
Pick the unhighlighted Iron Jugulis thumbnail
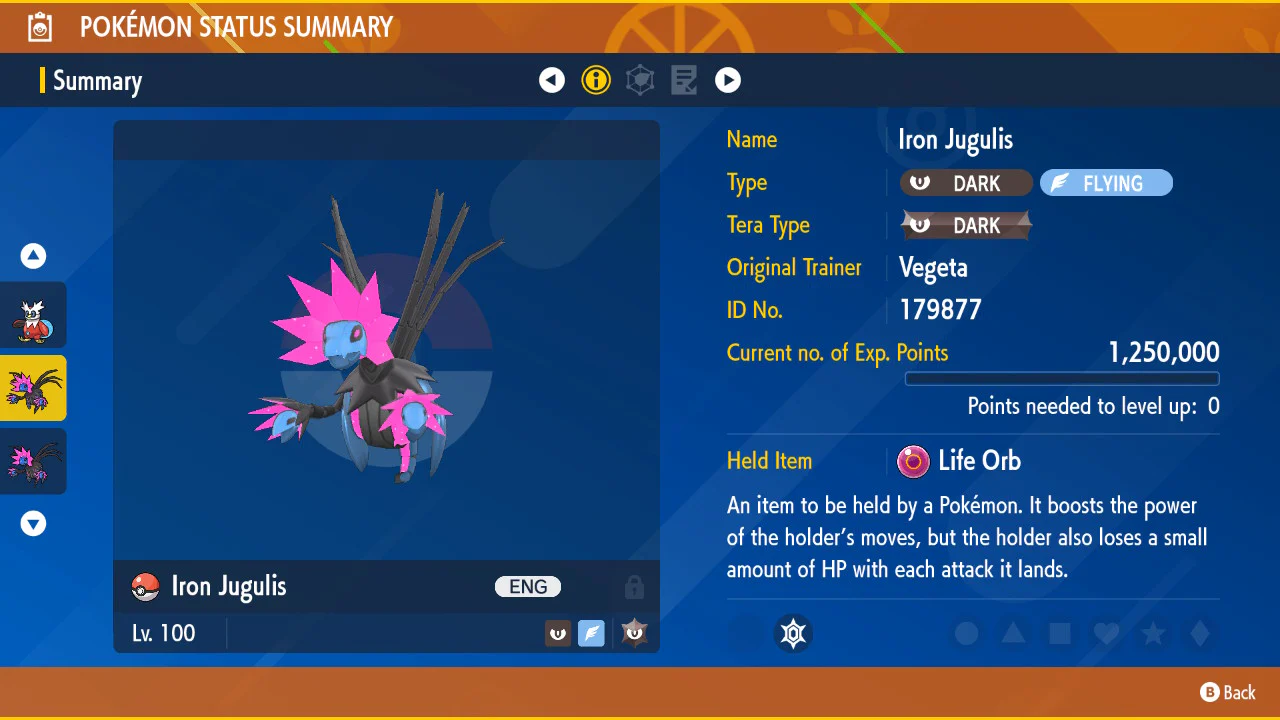coord(34,461)
